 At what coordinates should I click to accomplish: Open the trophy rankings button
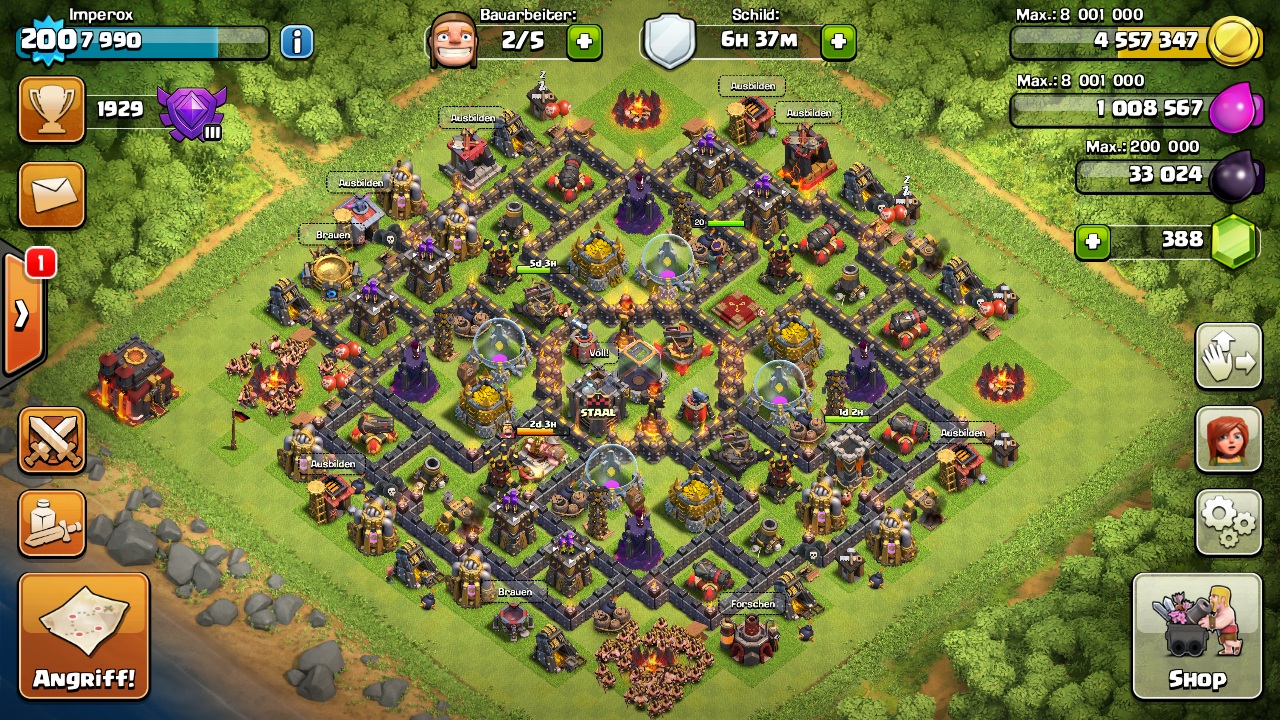(x=52, y=109)
